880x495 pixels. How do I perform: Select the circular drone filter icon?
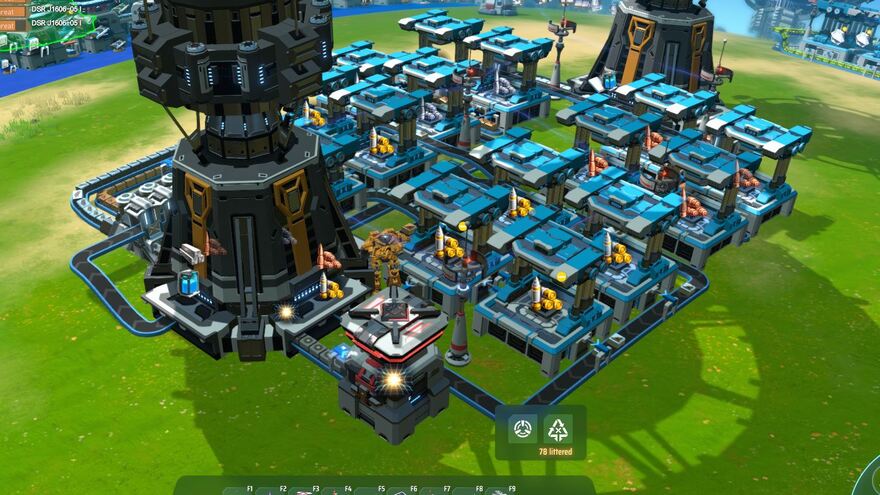(522, 429)
